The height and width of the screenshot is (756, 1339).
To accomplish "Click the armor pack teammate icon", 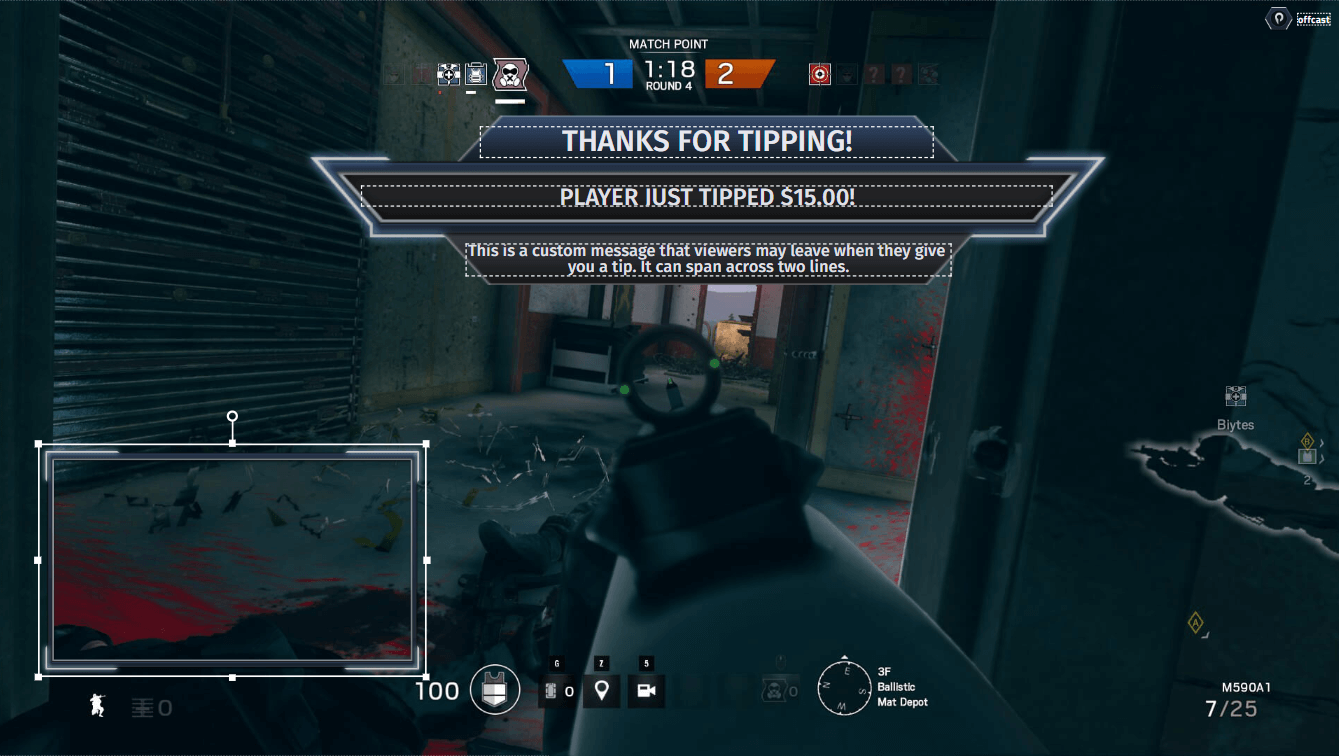I will point(477,74).
